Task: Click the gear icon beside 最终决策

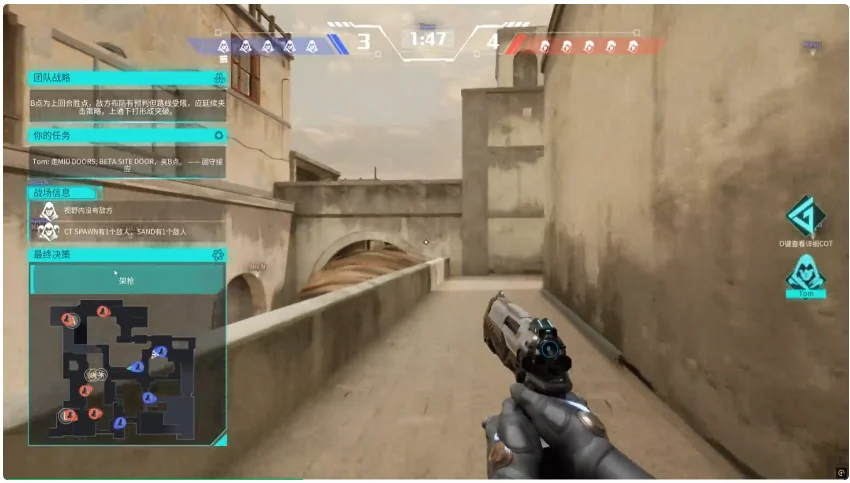Action: [x=217, y=255]
